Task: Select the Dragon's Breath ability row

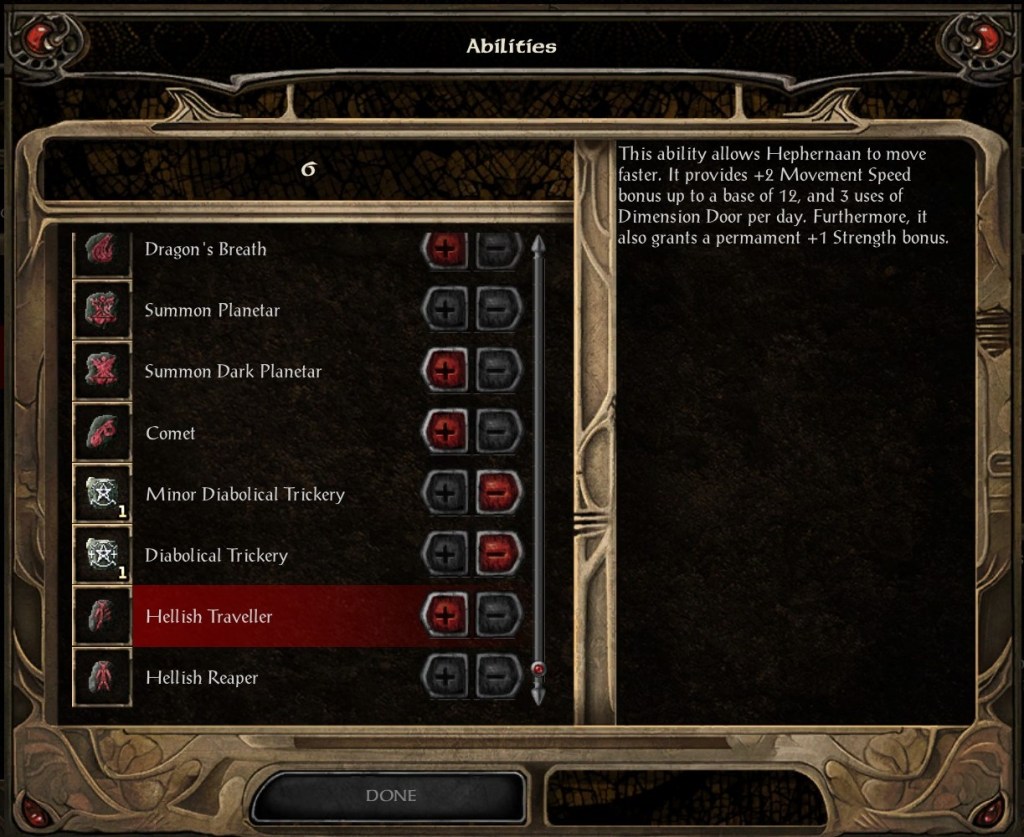Action: click(x=206, y=249)
